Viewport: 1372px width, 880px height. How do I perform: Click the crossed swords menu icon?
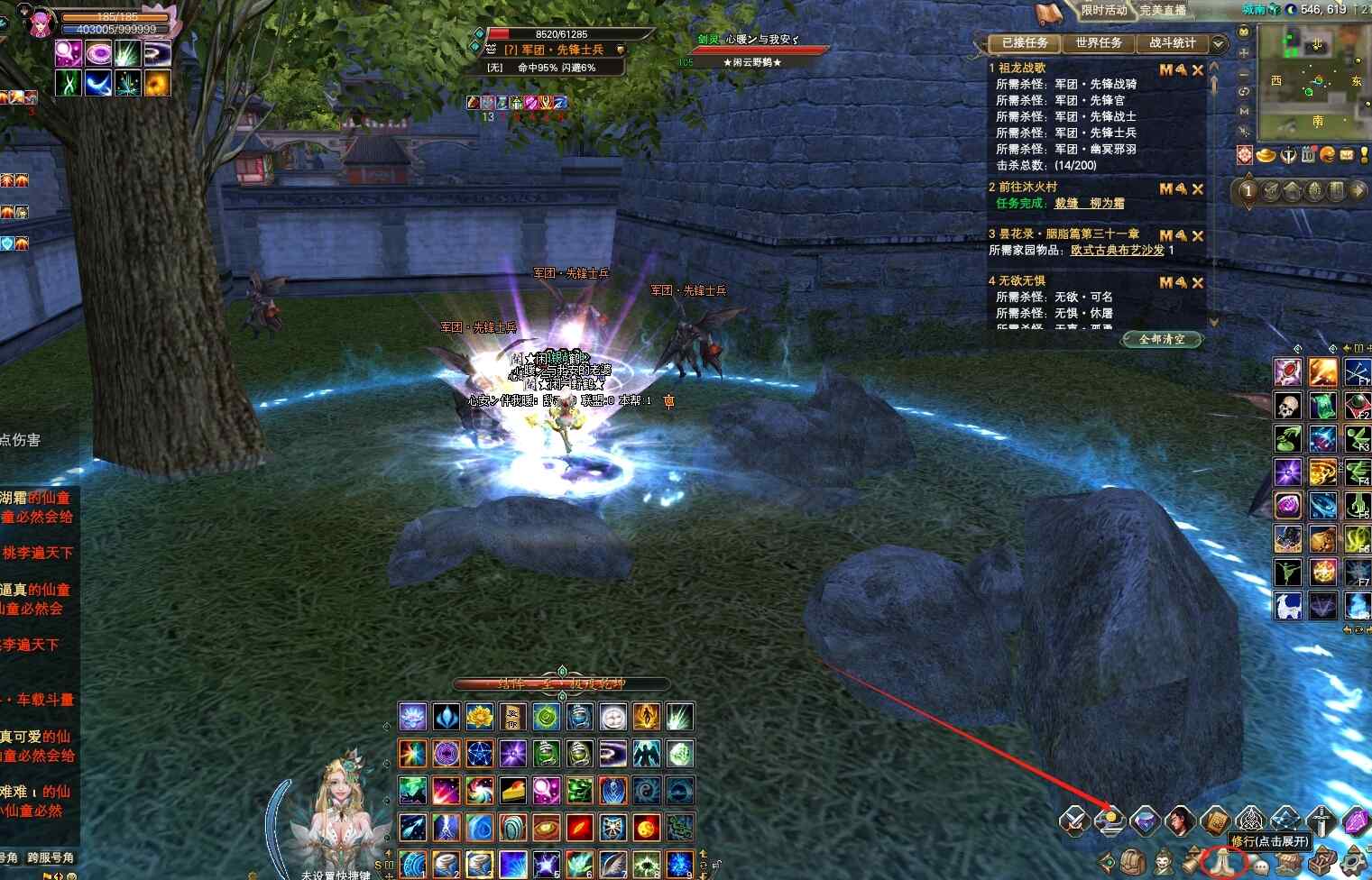[1073, 821]
